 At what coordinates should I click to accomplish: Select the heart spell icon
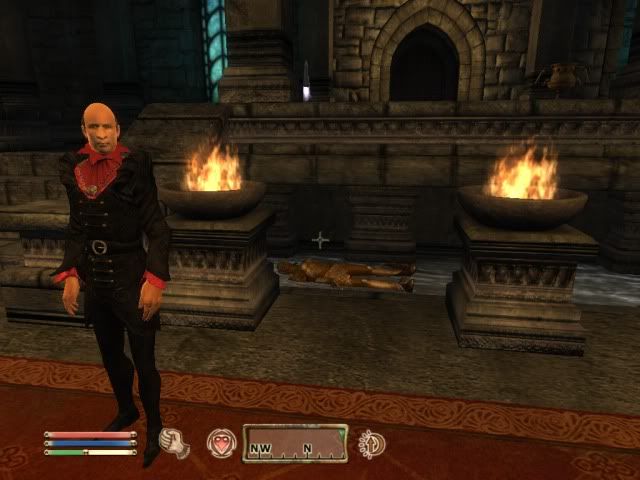coord(220,443)
